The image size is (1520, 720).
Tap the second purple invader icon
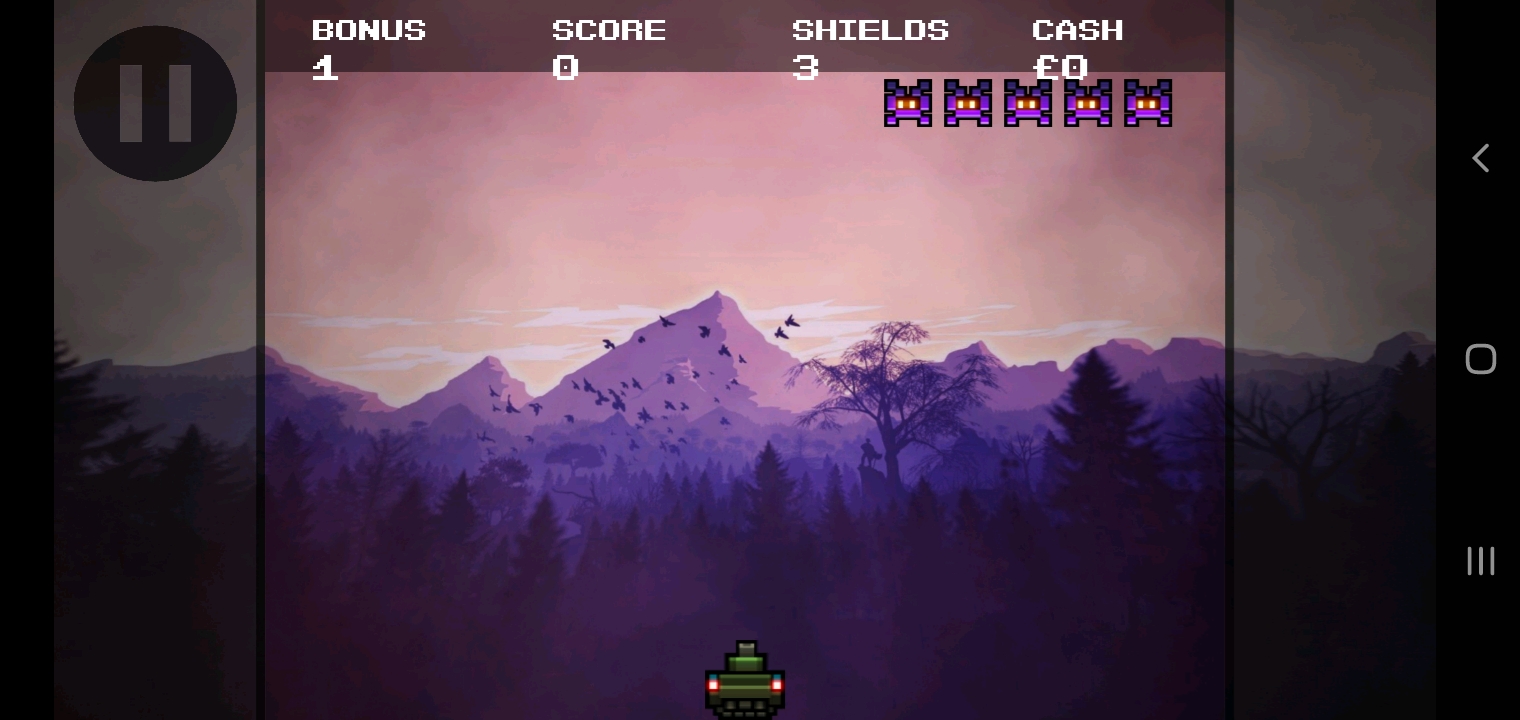(x=968, y=103)
